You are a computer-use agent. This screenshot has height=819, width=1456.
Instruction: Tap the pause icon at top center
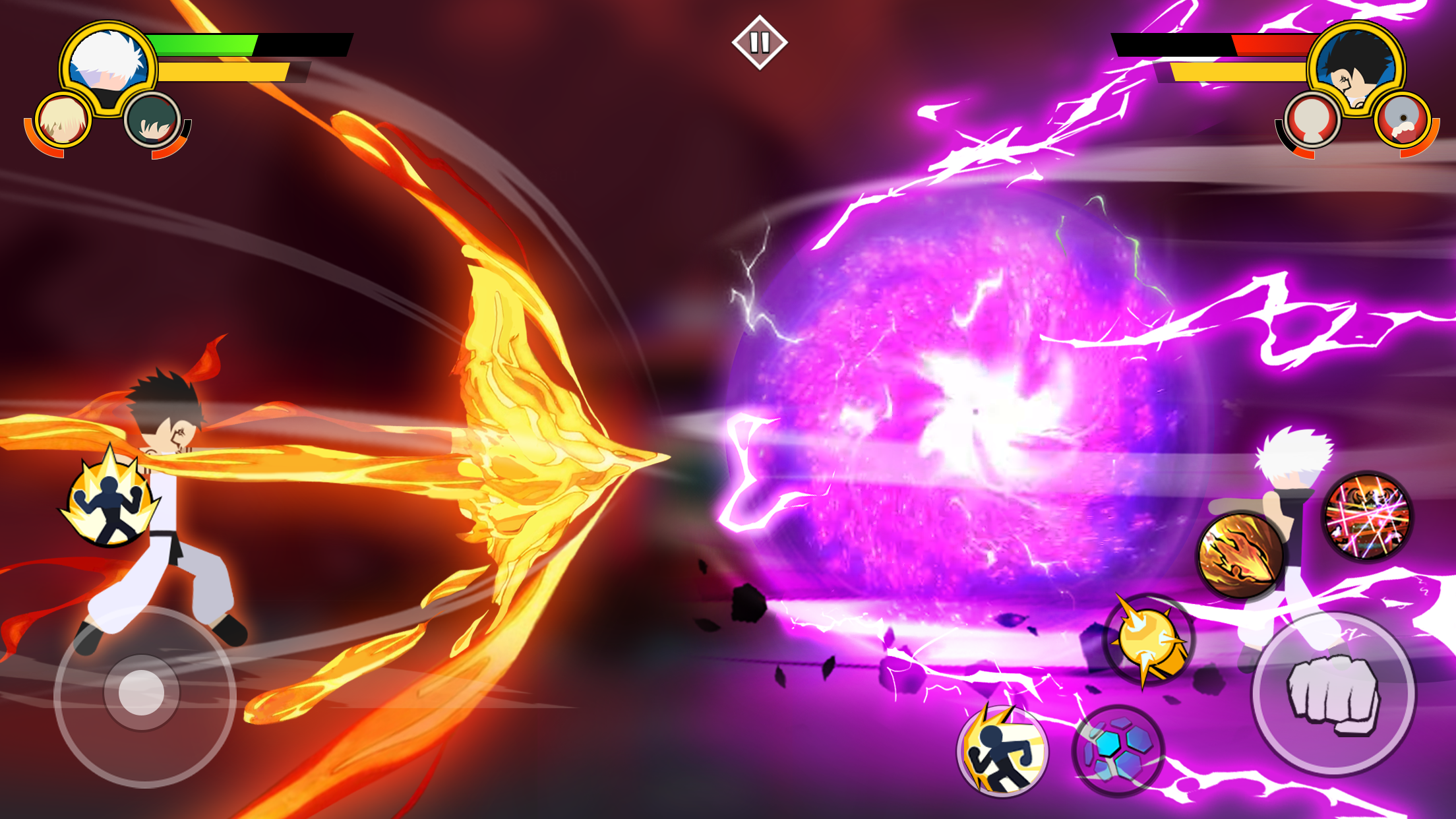click(760, 41)
